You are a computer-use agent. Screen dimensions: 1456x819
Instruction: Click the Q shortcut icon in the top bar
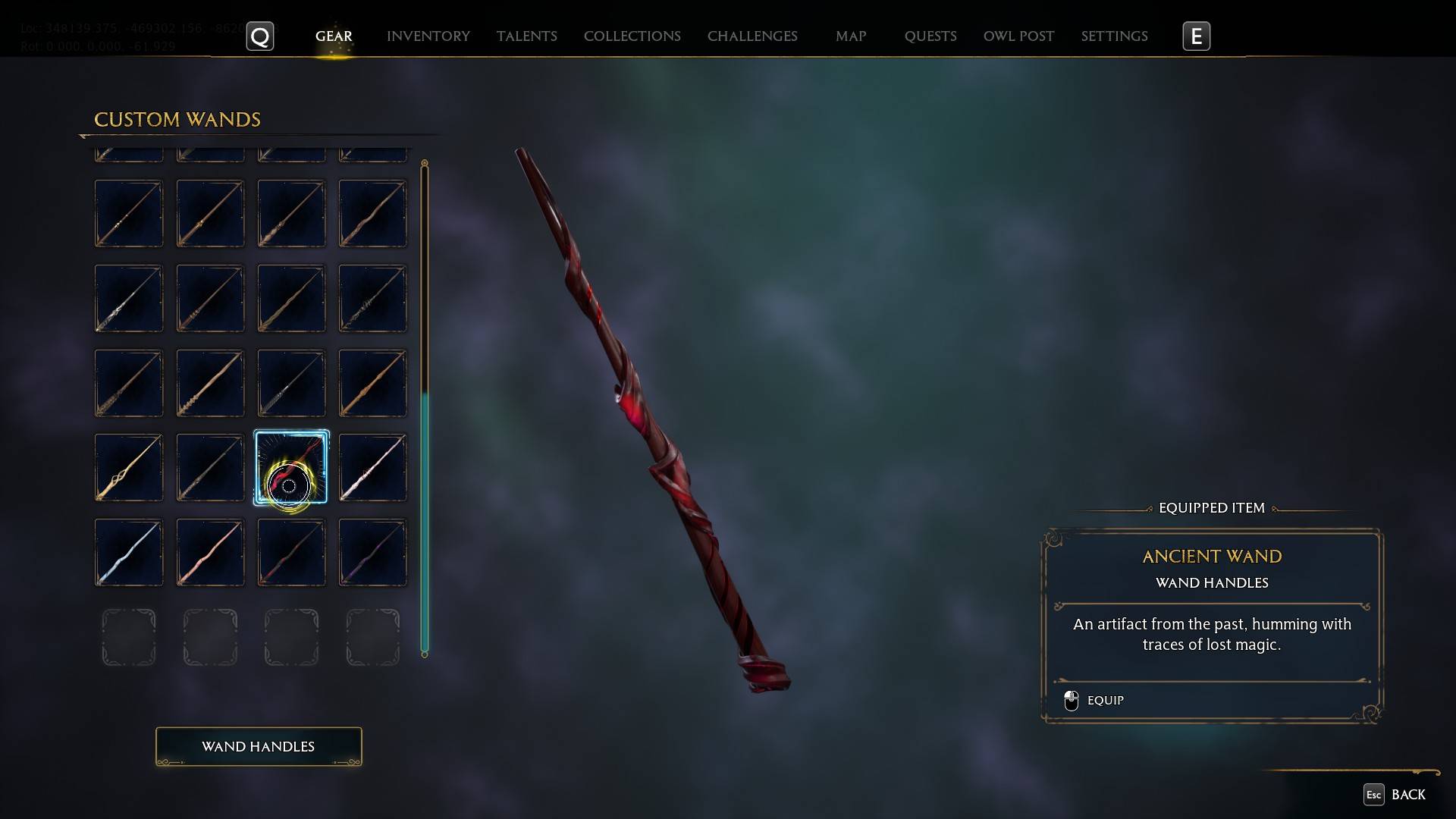pyautogui.click(x=259, y=36)
